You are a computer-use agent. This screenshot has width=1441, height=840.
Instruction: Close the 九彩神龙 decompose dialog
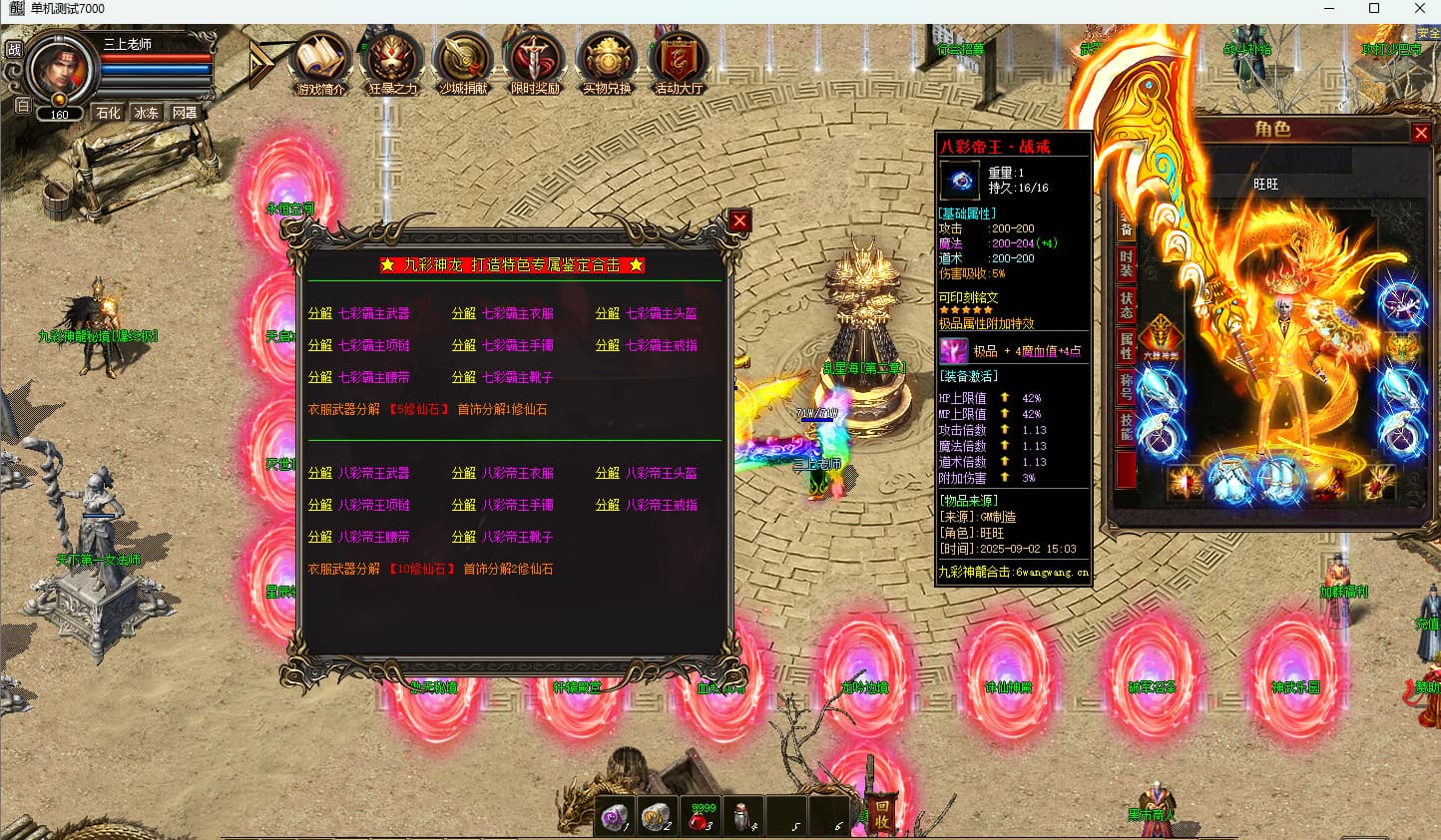[x=738, y=220]
